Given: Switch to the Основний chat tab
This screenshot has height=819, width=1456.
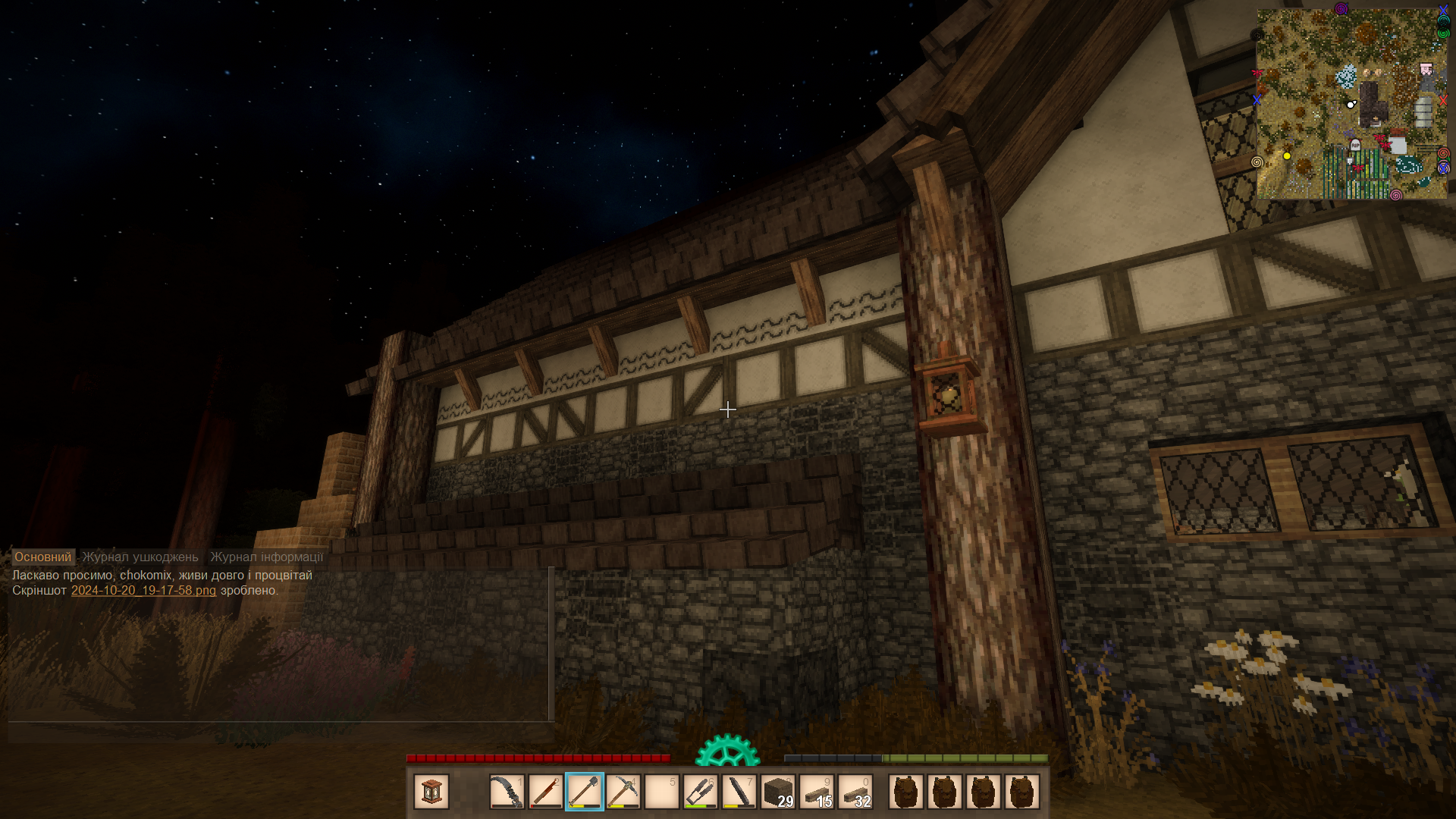Looking at the screenshot, I should click(42, 557).
